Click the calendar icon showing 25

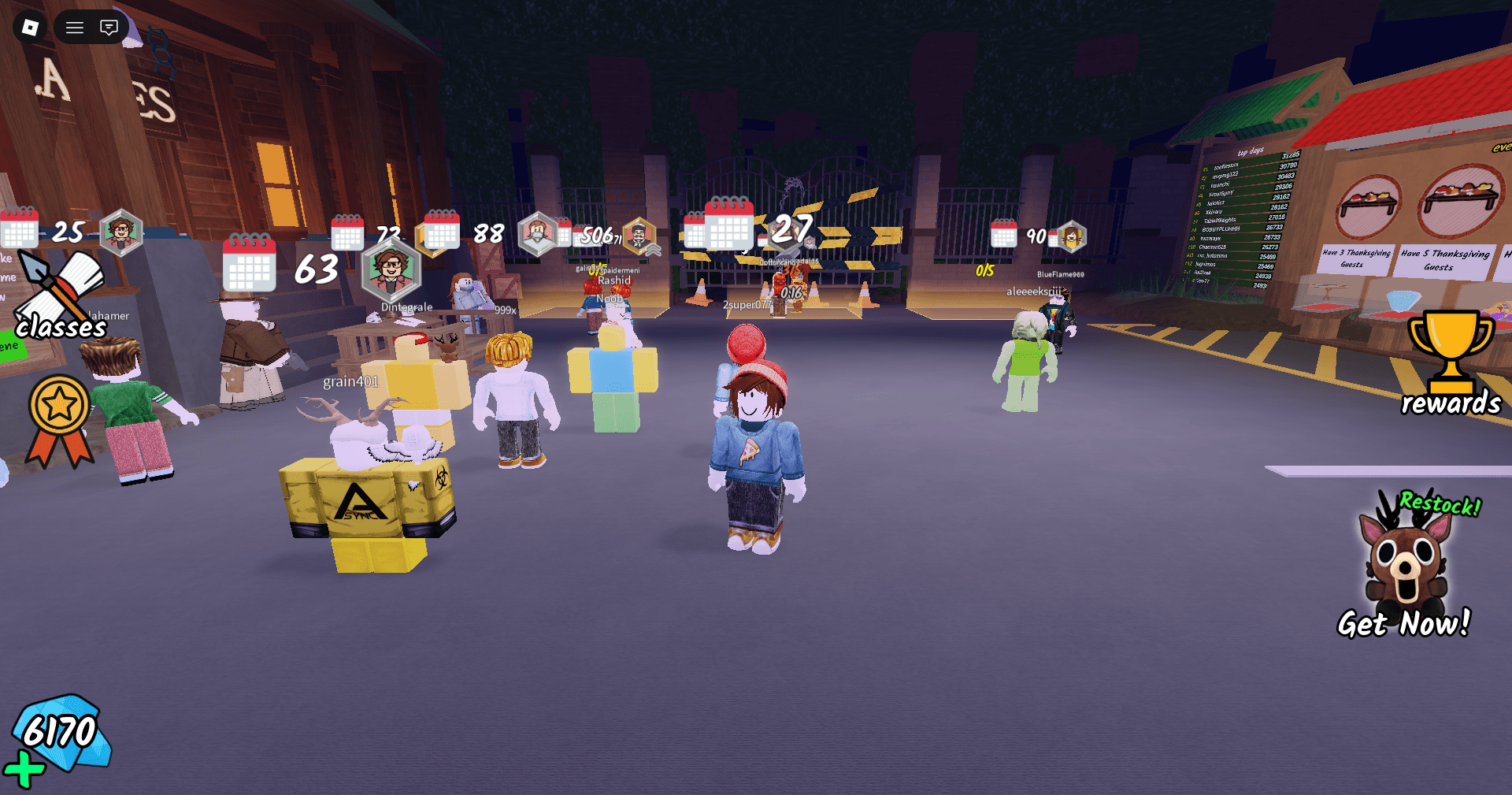pos(20,230)
